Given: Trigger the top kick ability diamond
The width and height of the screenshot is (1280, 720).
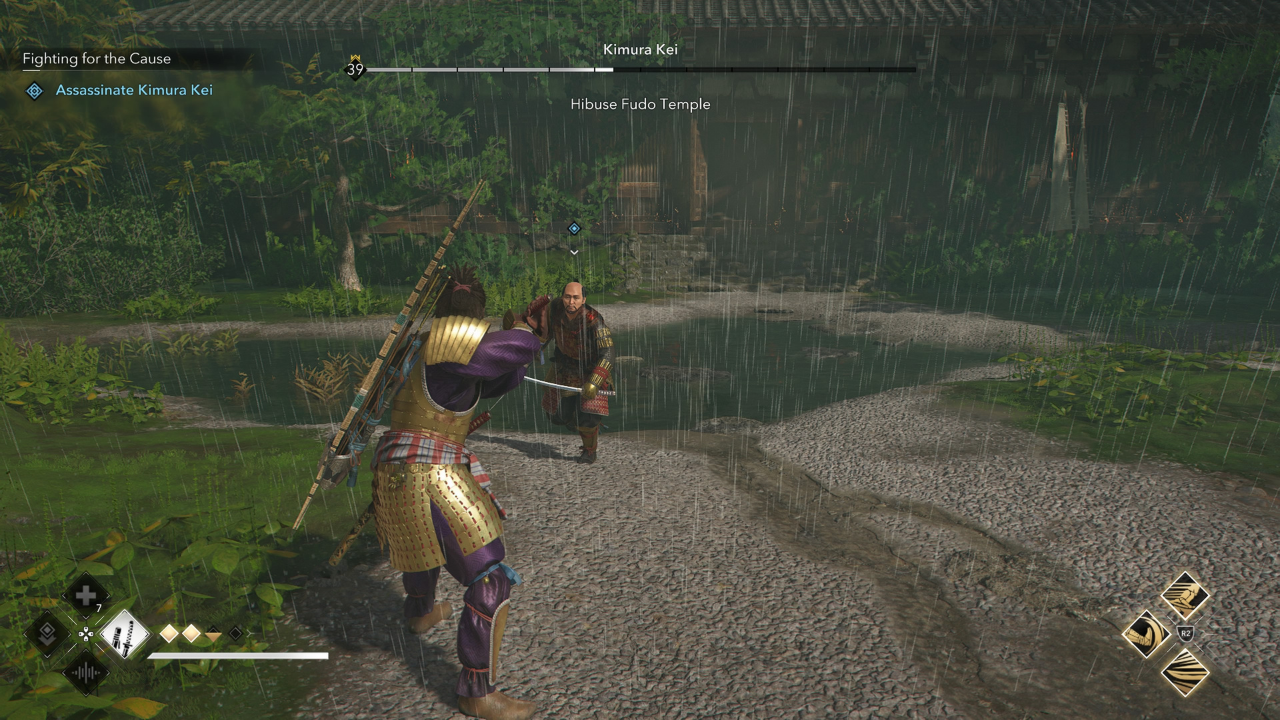Looking at the screenshot, I should pos(1185,596).
